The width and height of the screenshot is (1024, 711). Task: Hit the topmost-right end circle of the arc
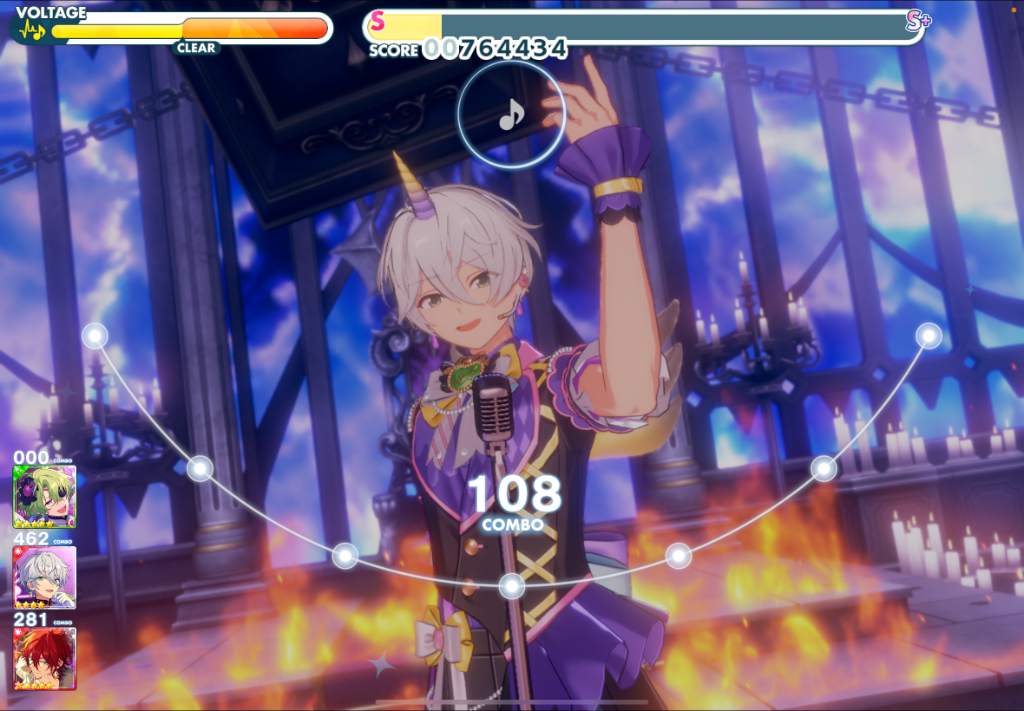point(929,335)
